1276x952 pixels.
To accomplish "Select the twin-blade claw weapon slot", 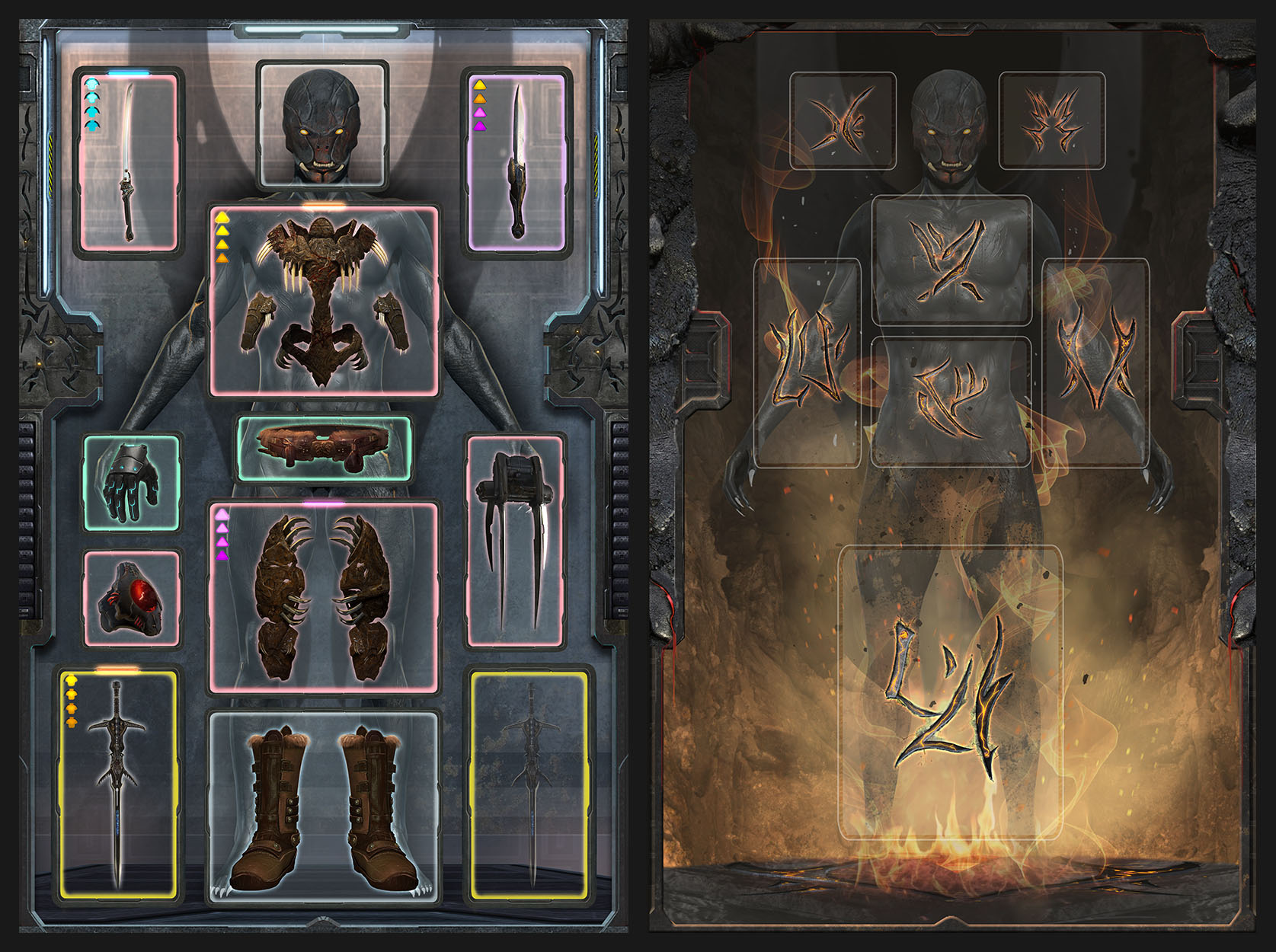I will coord(515,541).
